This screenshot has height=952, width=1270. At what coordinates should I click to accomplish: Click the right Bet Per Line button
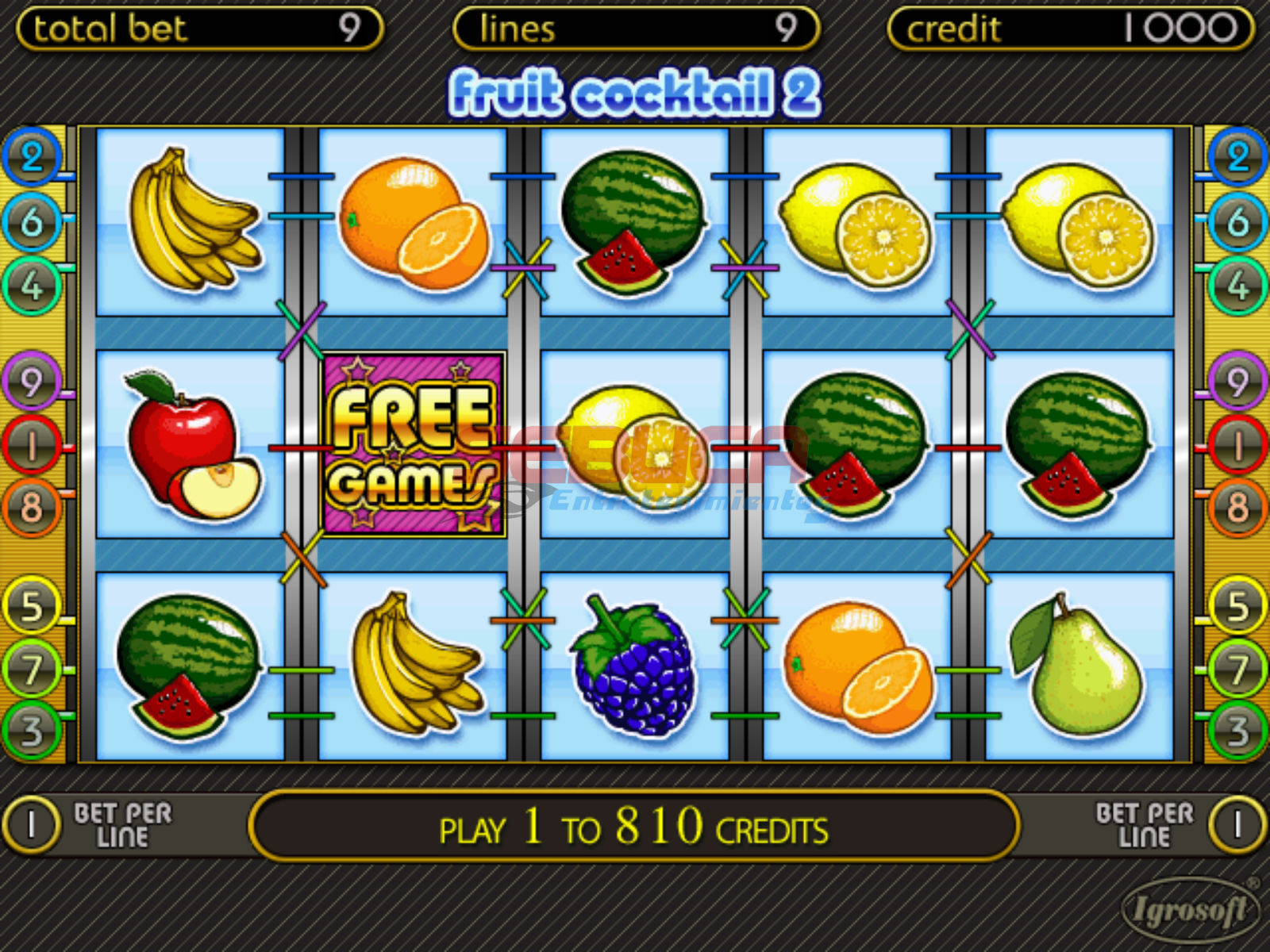pos(1237,825)
